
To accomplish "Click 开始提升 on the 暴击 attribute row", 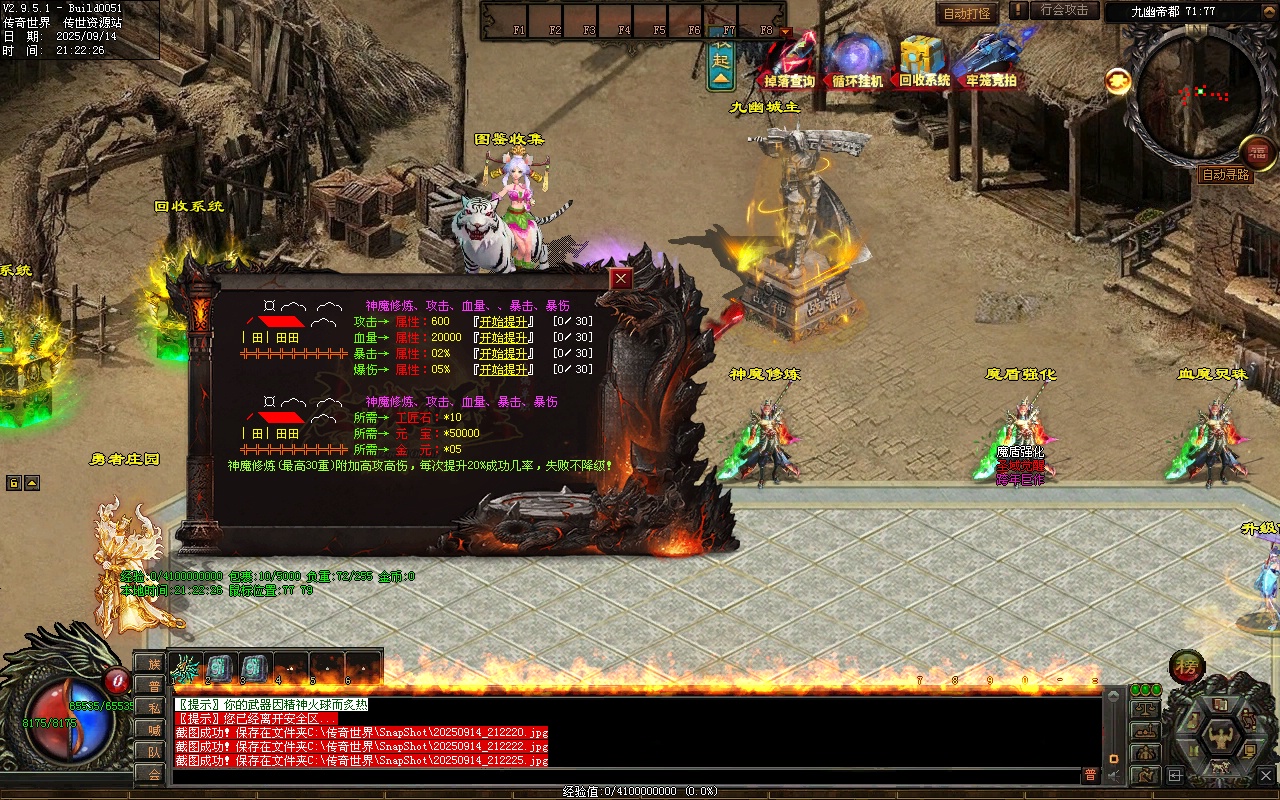I will pyautogui.click(x=504, y=353).
